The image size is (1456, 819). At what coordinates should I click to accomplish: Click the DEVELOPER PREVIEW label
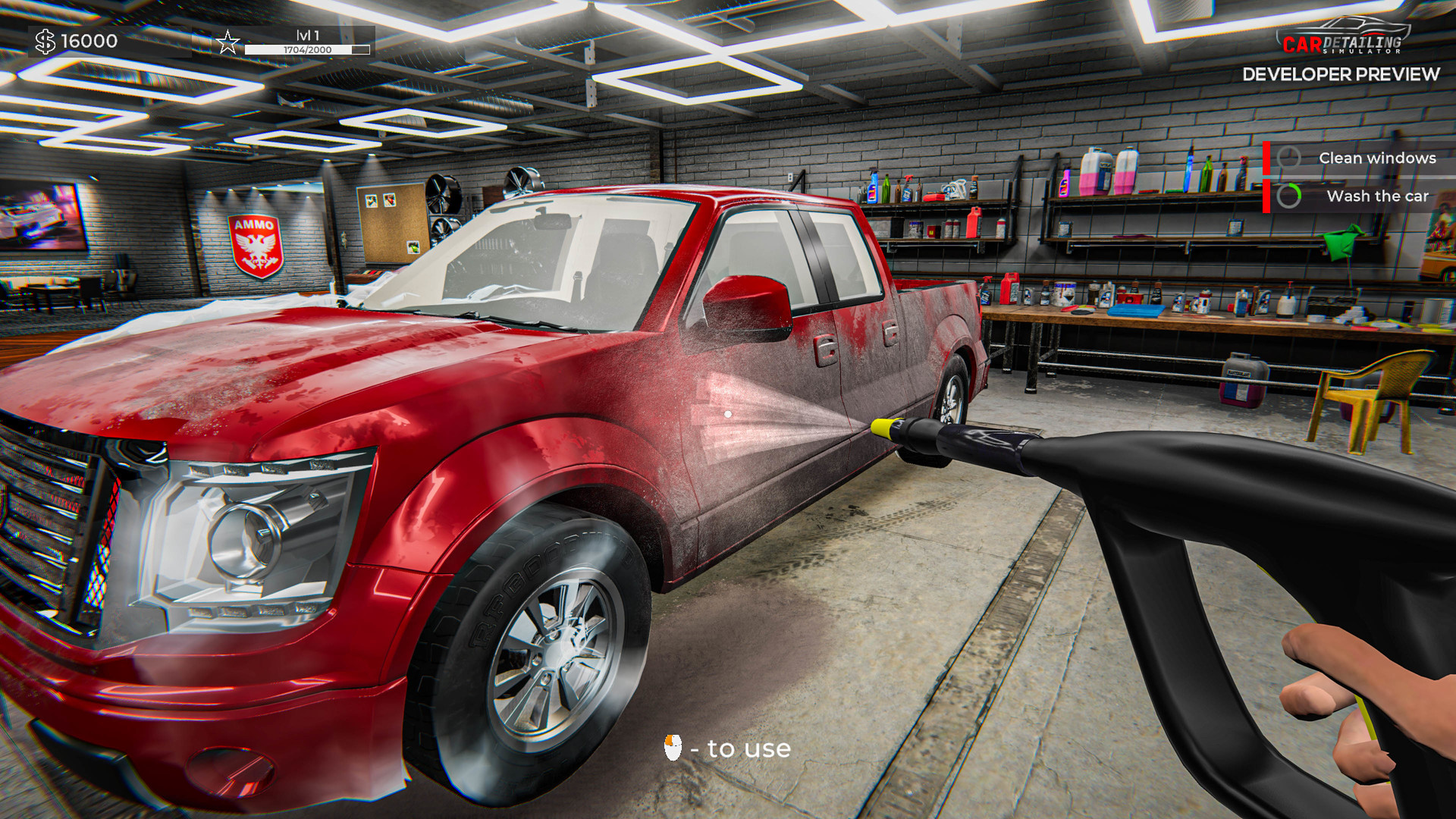point(1341,75)
